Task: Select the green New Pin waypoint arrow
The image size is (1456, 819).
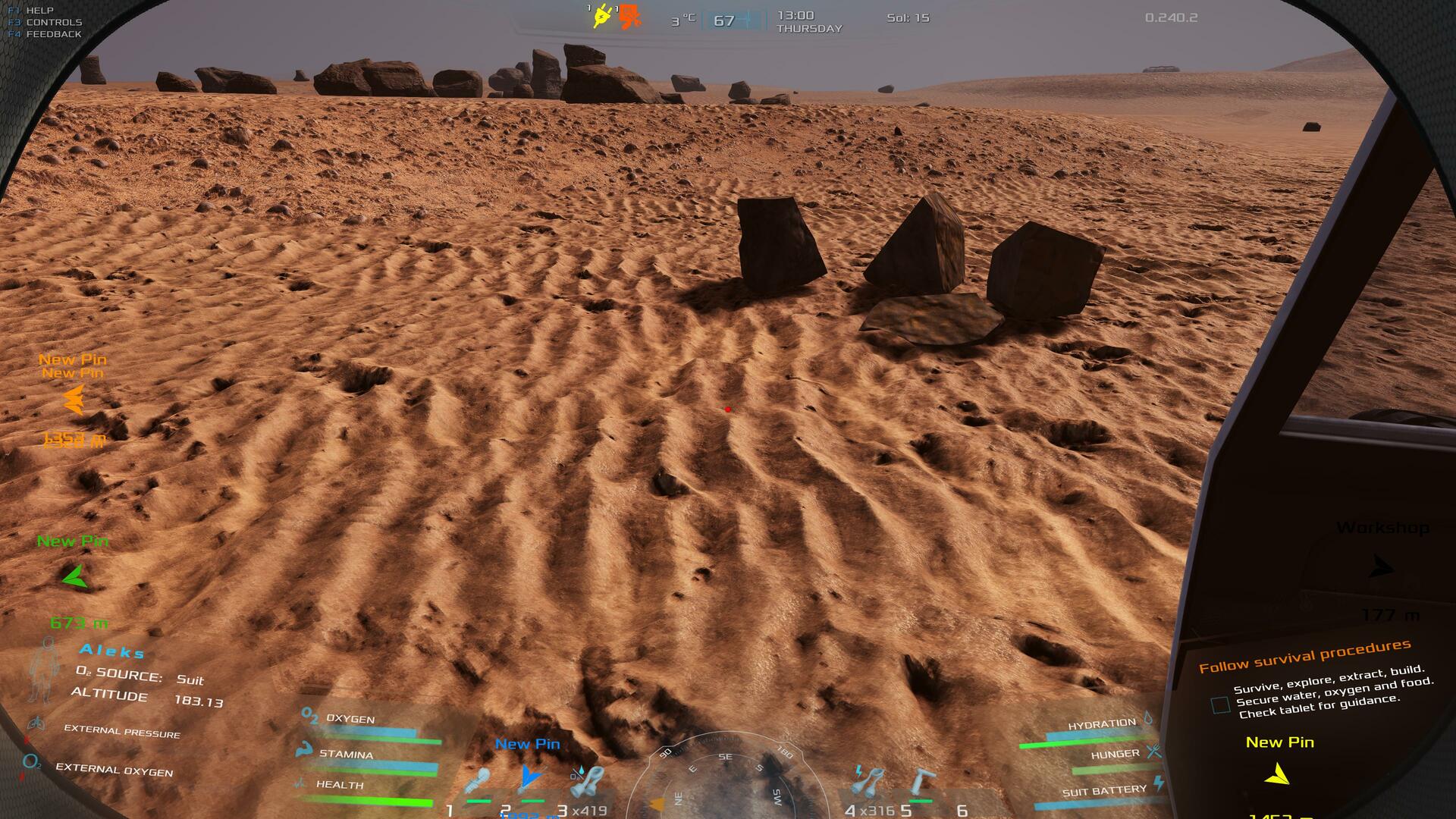Action: 74,578
